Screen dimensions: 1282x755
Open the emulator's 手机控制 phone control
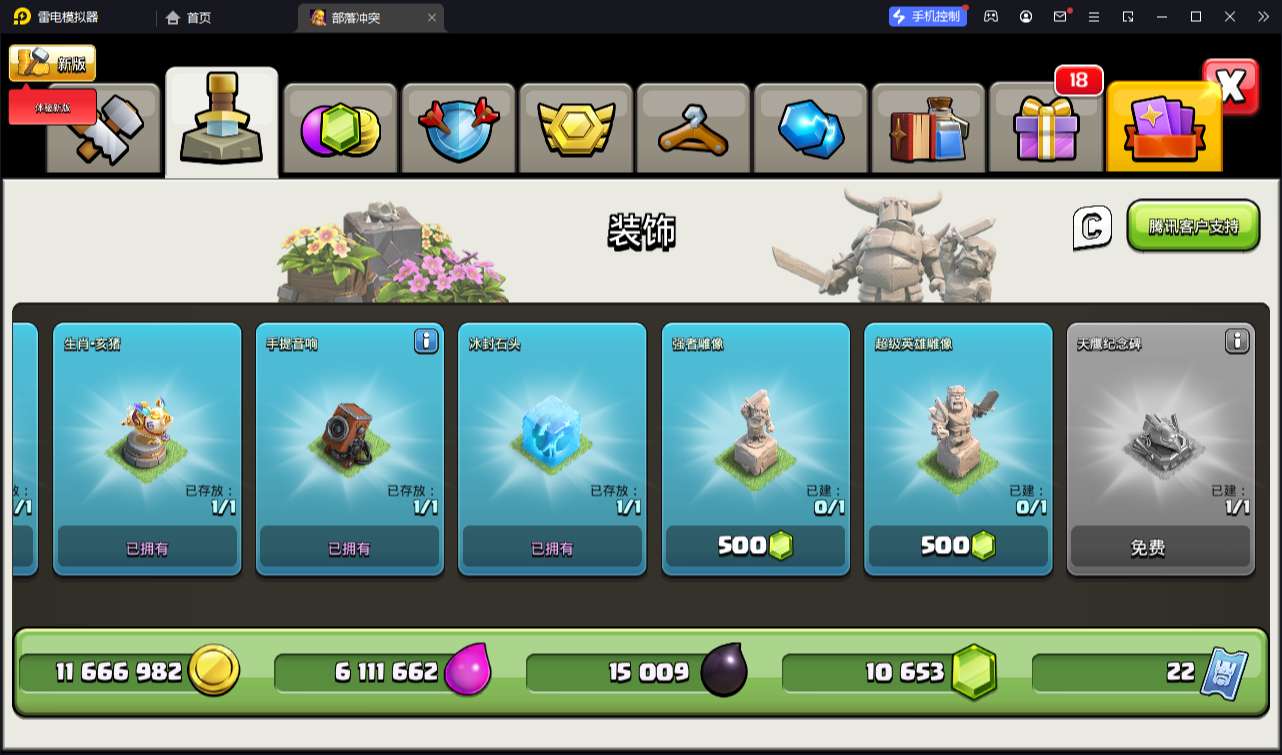point(928,17)
